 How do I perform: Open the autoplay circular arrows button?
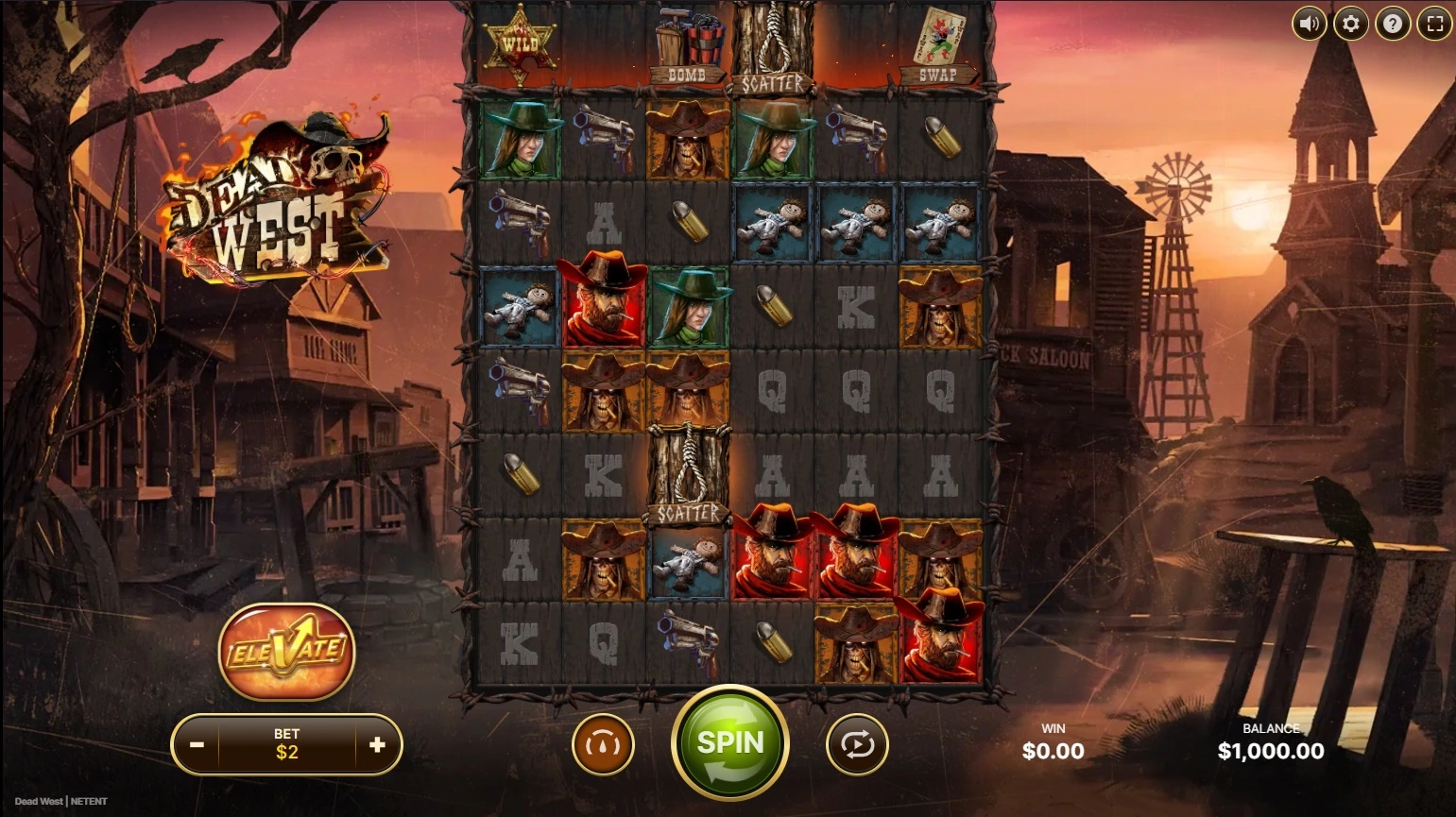pyautogui.click(x=857, y=745)
